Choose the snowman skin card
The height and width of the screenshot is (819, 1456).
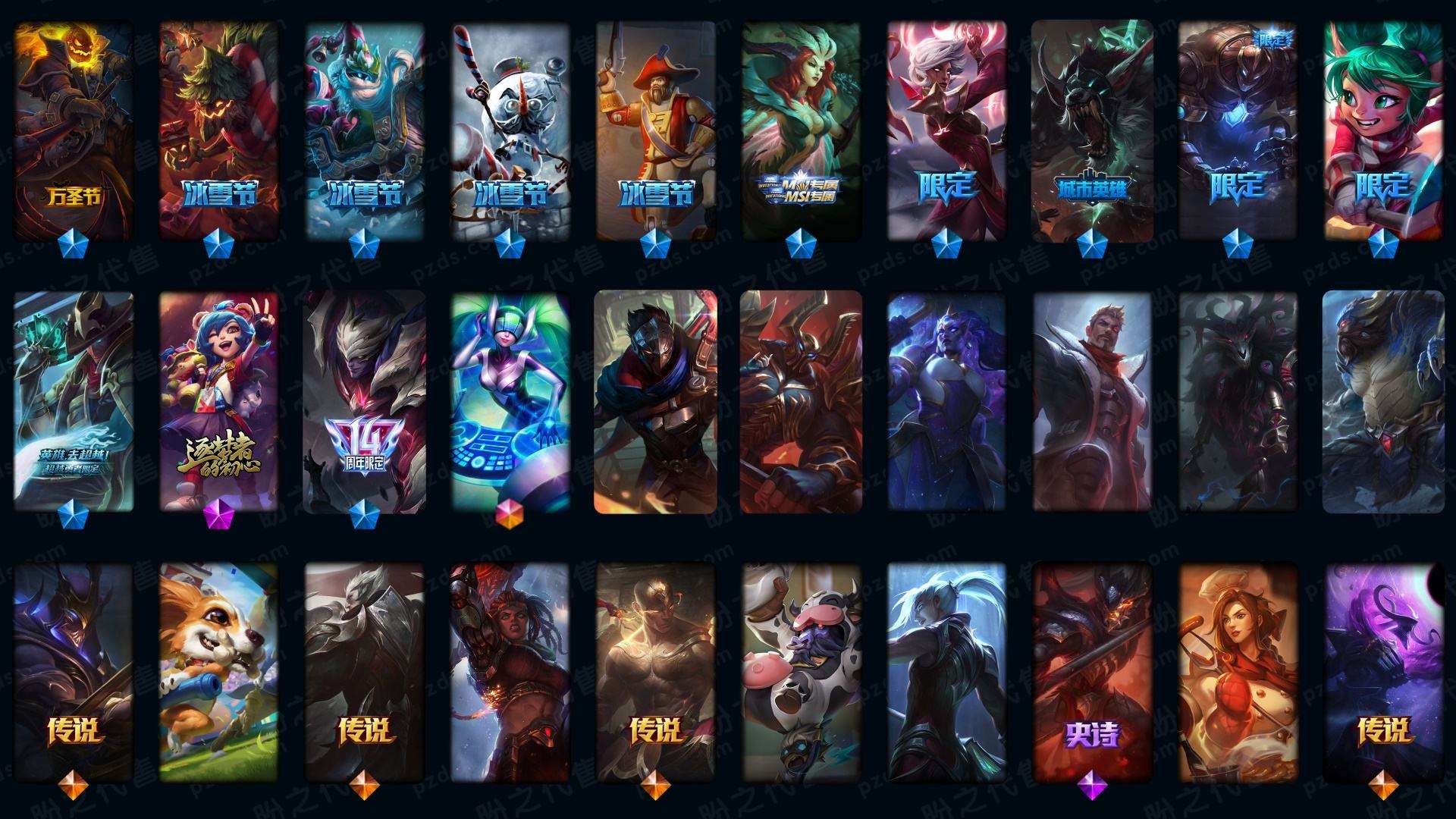coord(510,129)
